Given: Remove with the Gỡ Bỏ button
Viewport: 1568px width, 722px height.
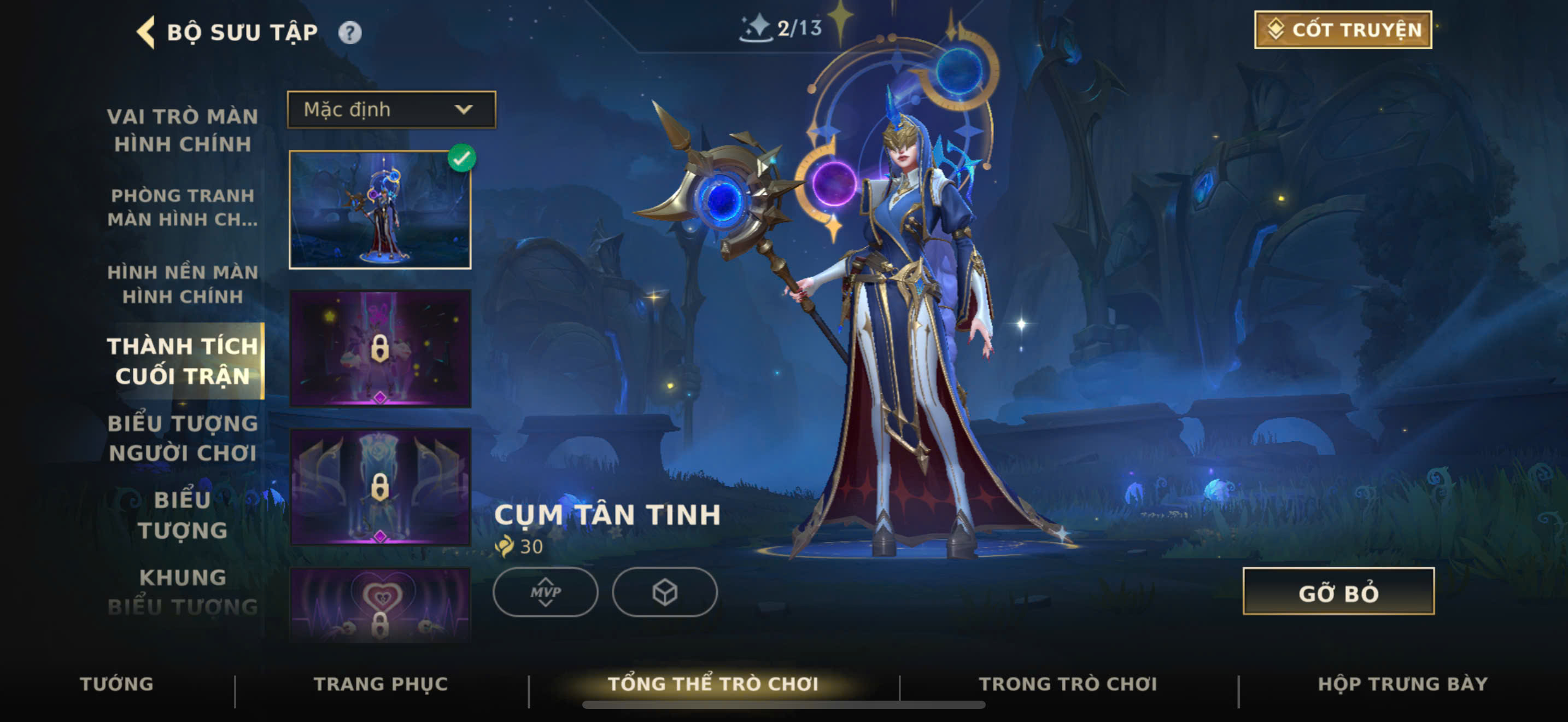Looking at the screenshot, I should click(x=1338, y=592).
